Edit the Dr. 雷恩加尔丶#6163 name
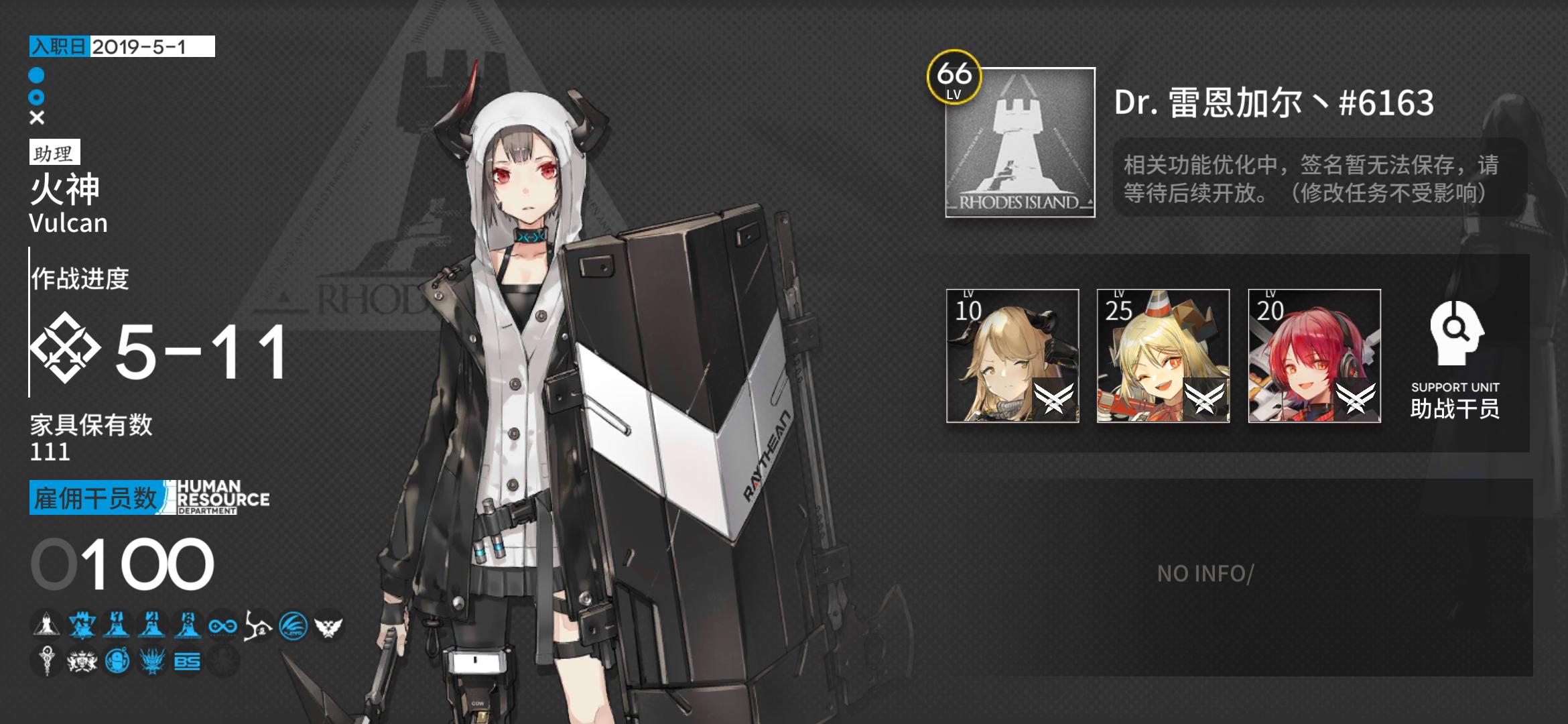The height and width of the screenshot is (724, 1568). click(1273, 103)
